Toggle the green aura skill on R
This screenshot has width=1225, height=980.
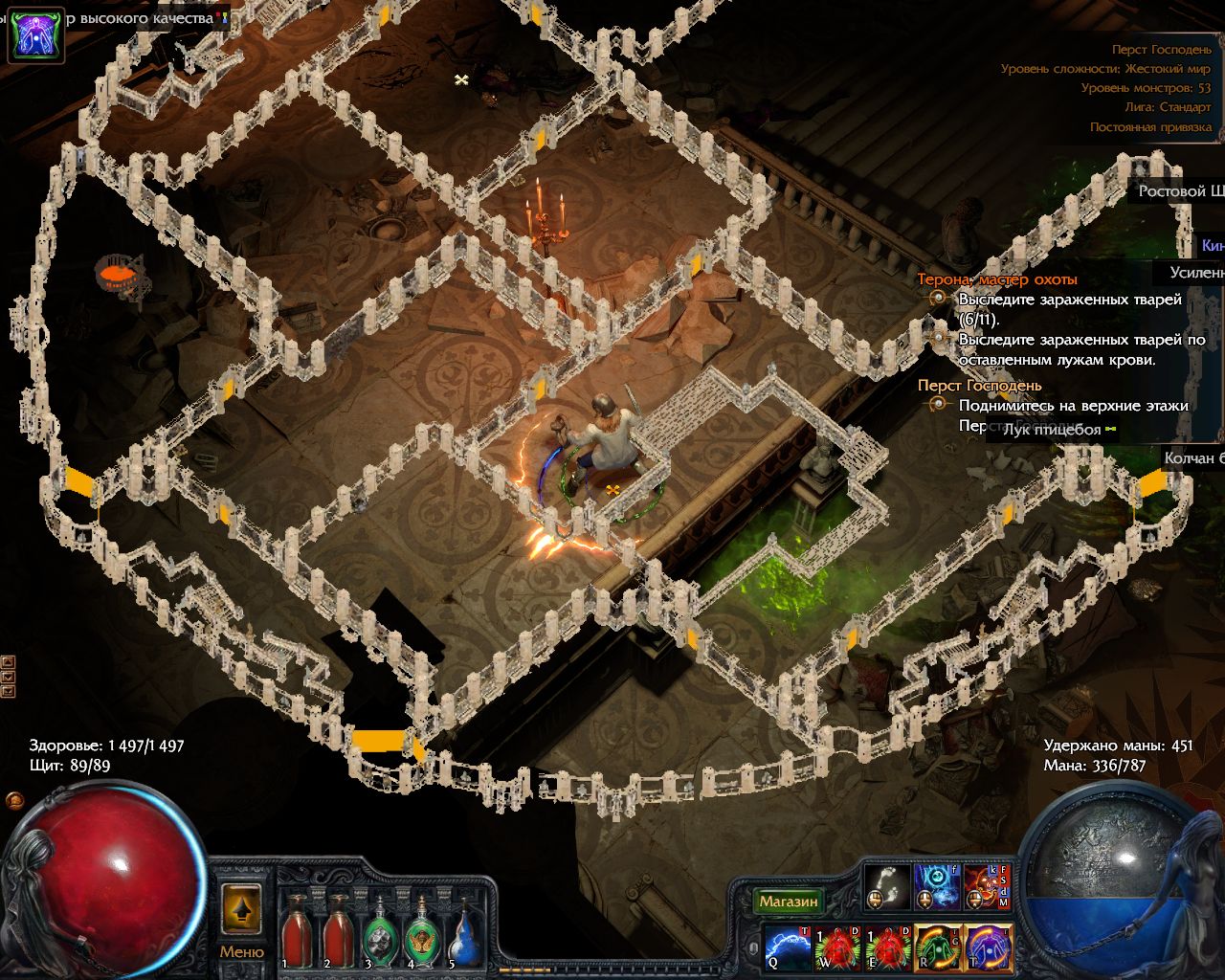tap(938, 947)
